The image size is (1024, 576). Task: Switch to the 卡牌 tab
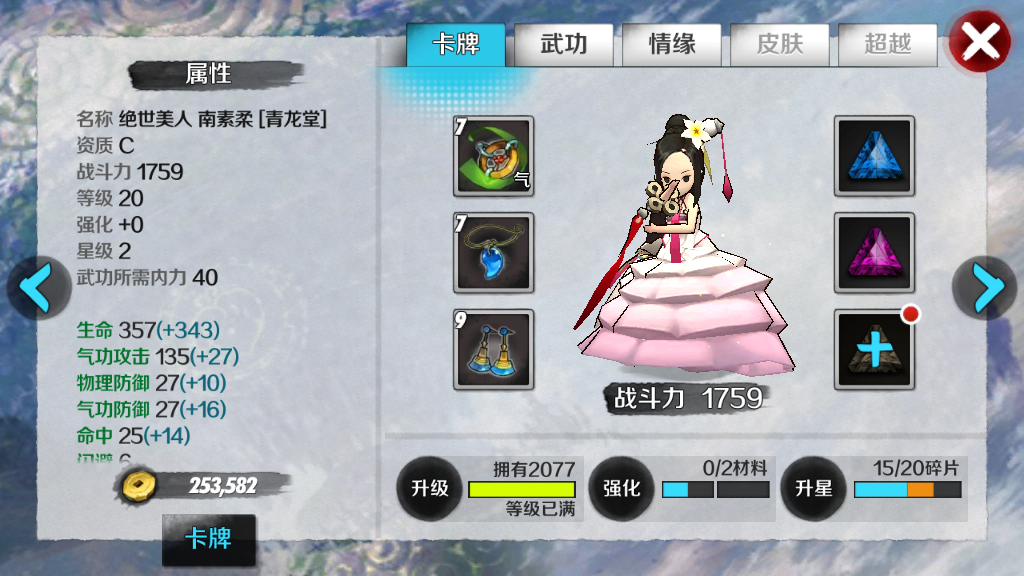(x=456, y=45)
